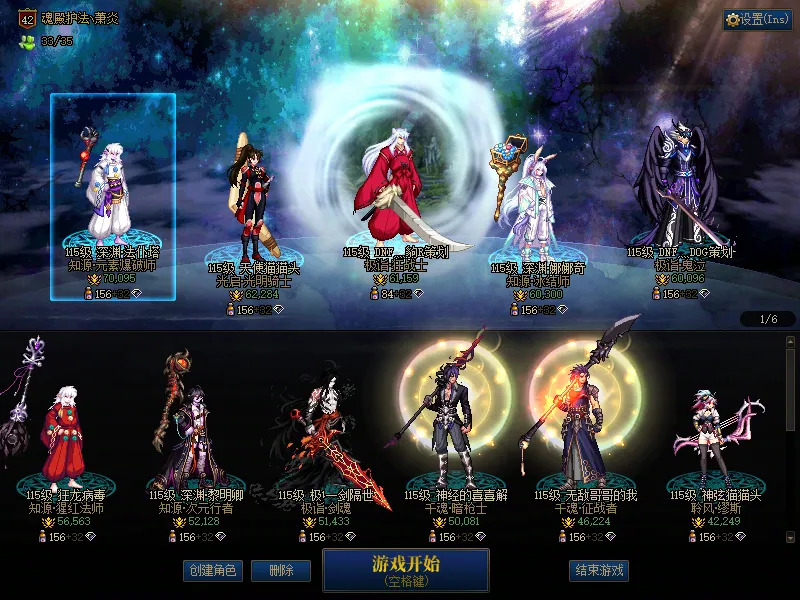The image size is (800, 600).
Task: Open 设置 settings at the top right
Action: click(x=757, y=20)
